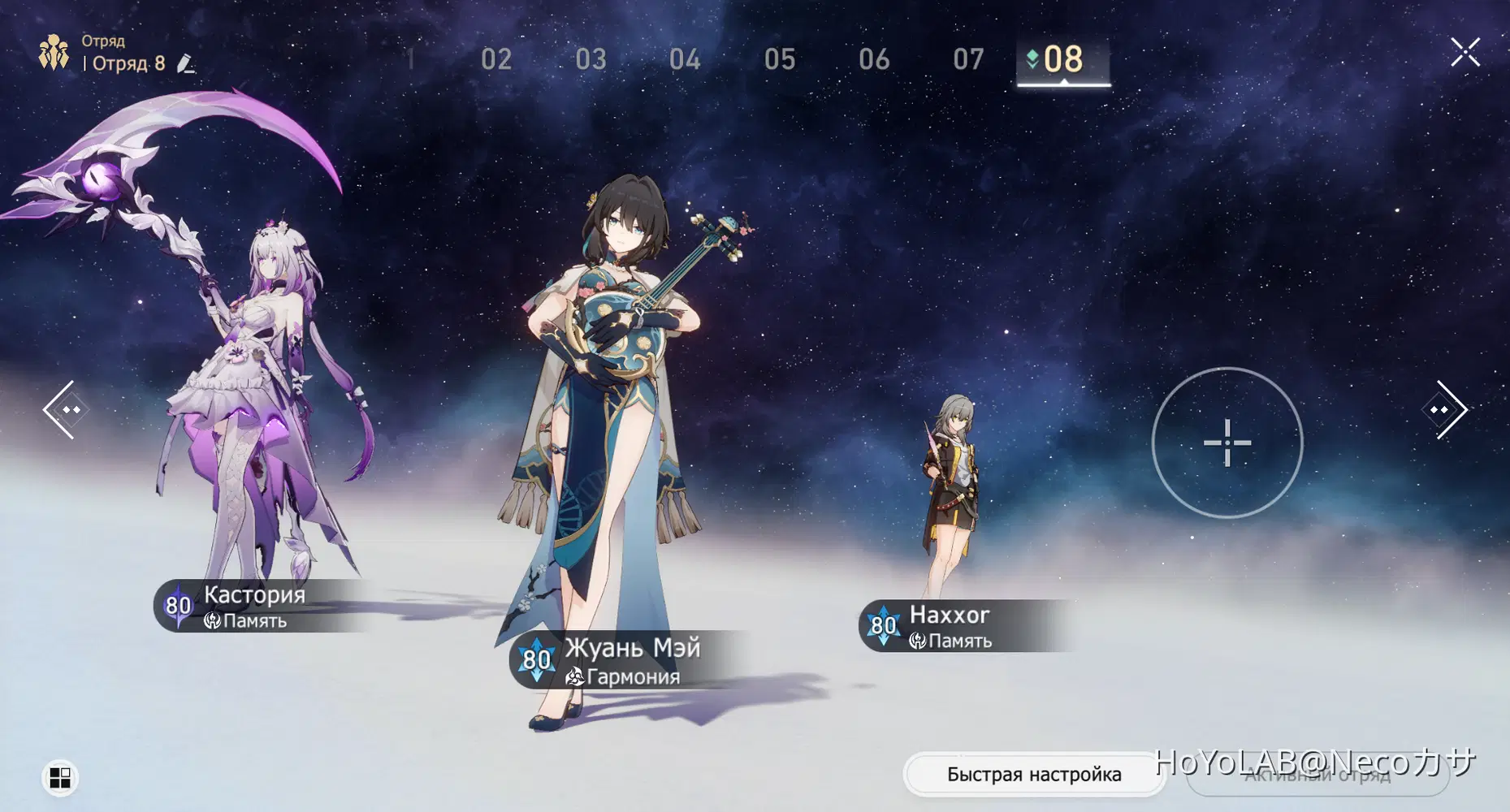1510x812 pixels.
Task: Open the four-square grid view icon
Action: 60,778
